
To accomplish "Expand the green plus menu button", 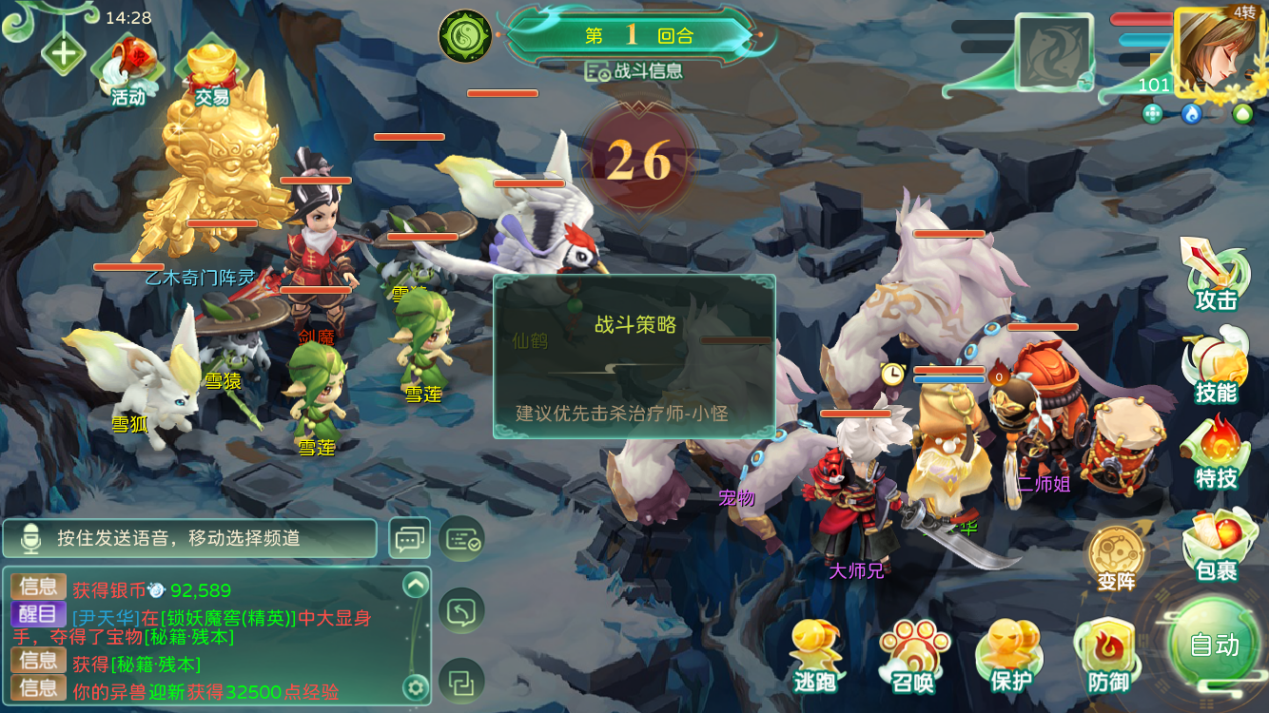I will click(63, 52).
